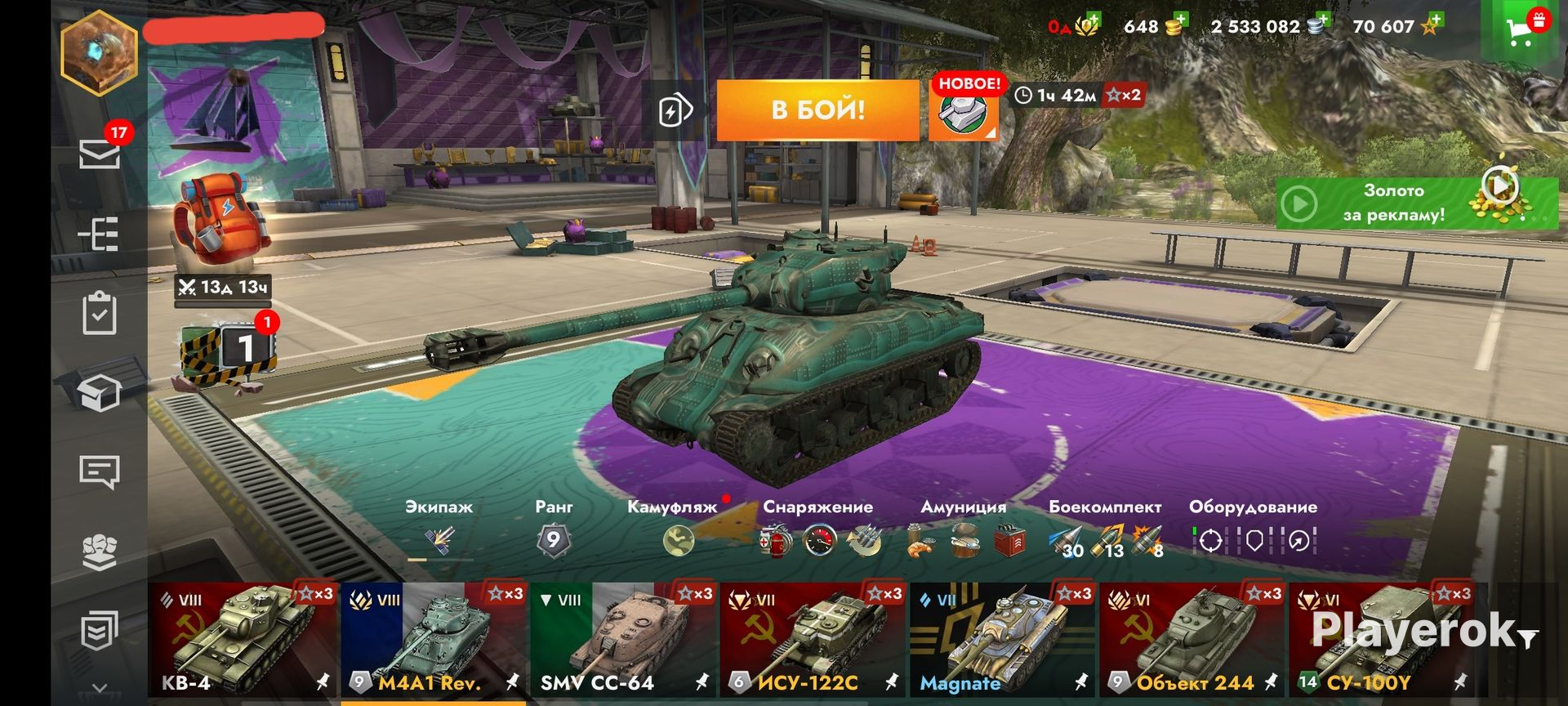The height and width of the screenshot is (706, 1568).
Task: Open the mail inbox with 17 notifications
Action: 100,153
